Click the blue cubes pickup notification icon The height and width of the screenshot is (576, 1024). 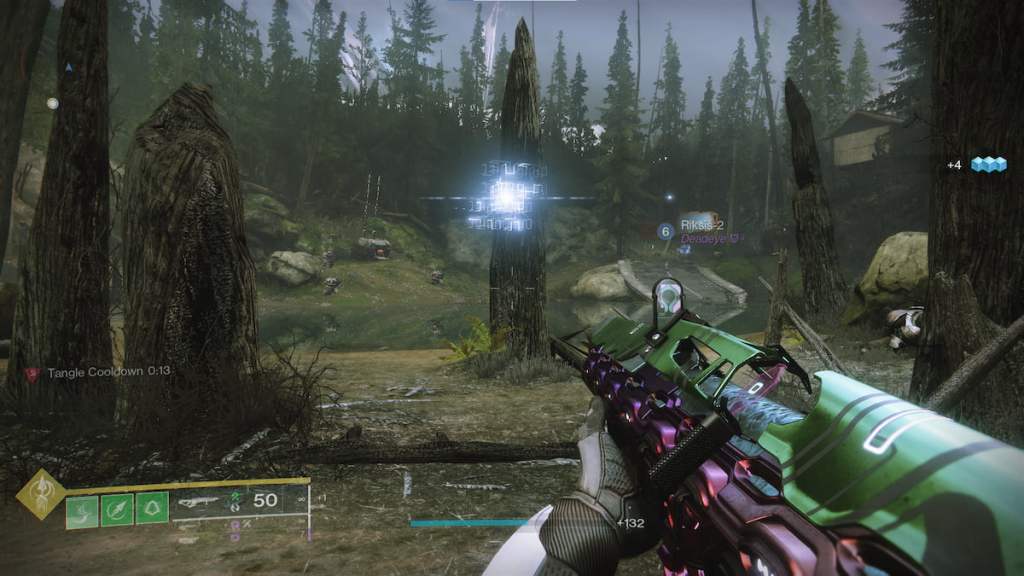988,164
